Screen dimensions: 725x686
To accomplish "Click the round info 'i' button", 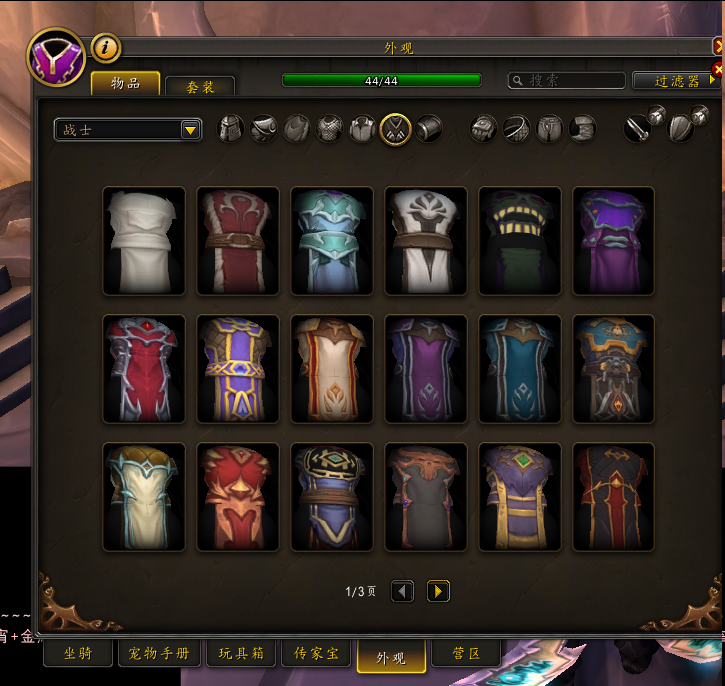I will tap(106, 47).
